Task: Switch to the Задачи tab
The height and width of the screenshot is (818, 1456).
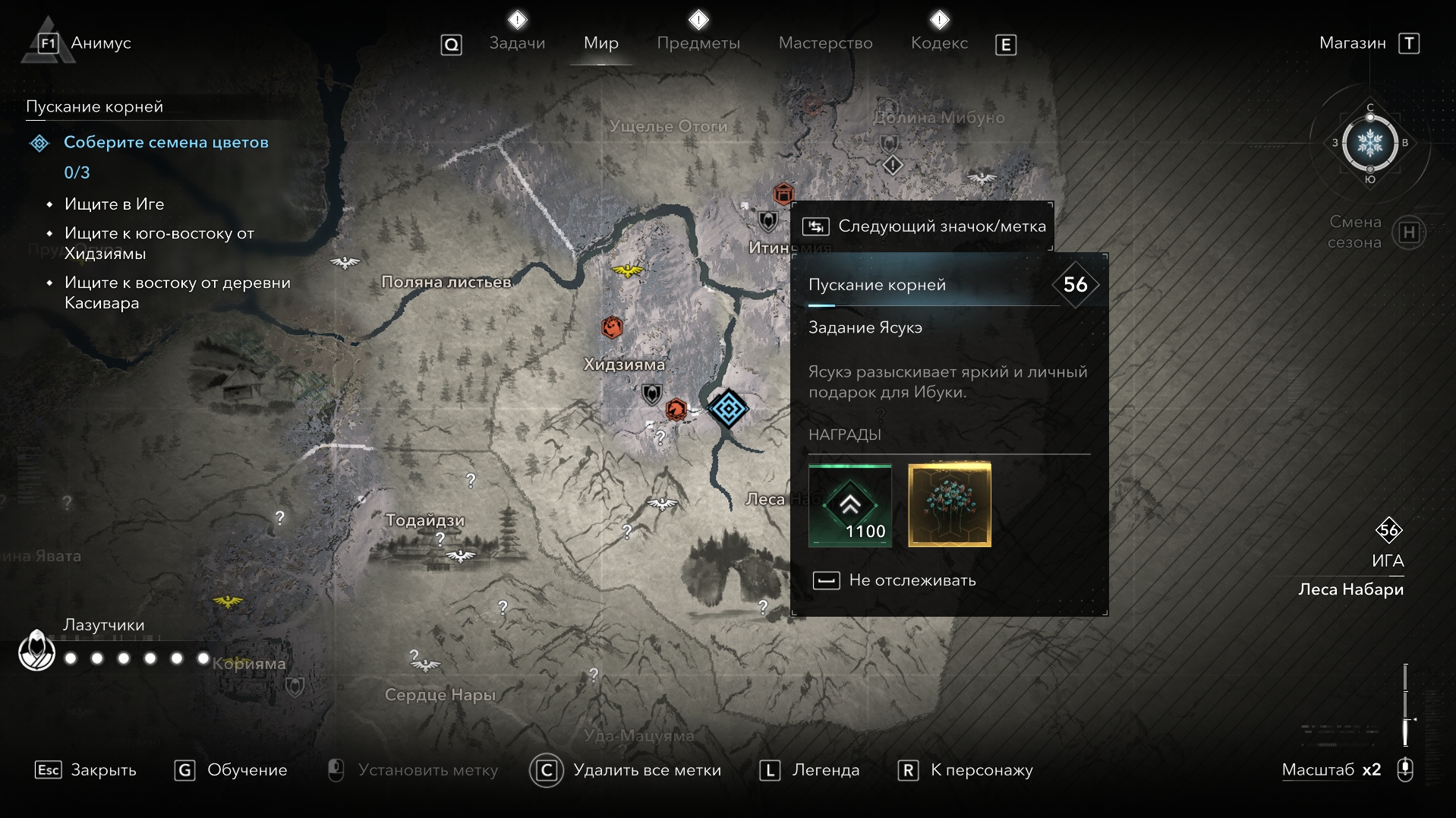Action: coord(517,43)
